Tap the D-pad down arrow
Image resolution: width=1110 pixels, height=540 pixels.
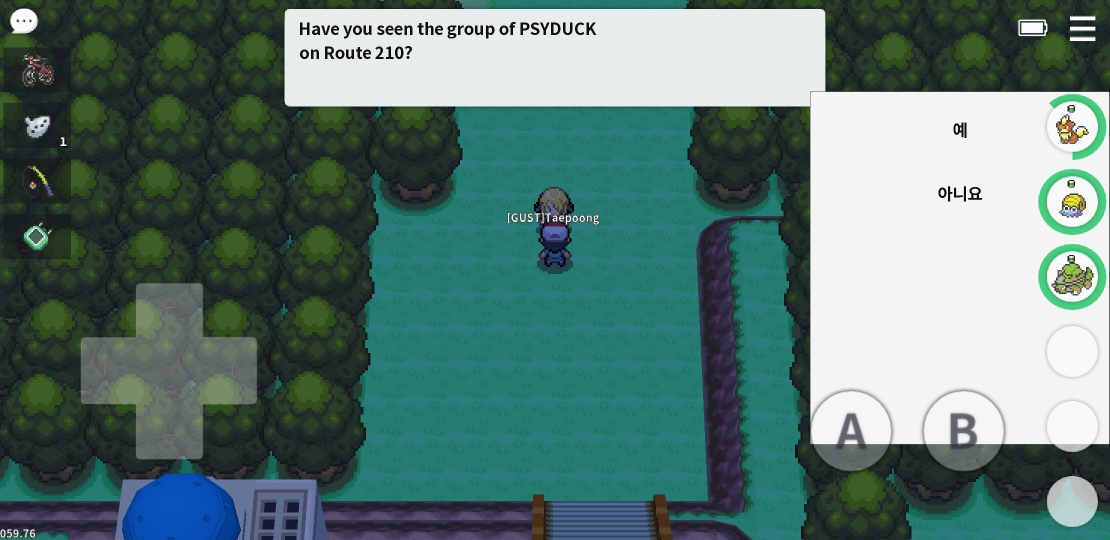(x=169, y=431)
